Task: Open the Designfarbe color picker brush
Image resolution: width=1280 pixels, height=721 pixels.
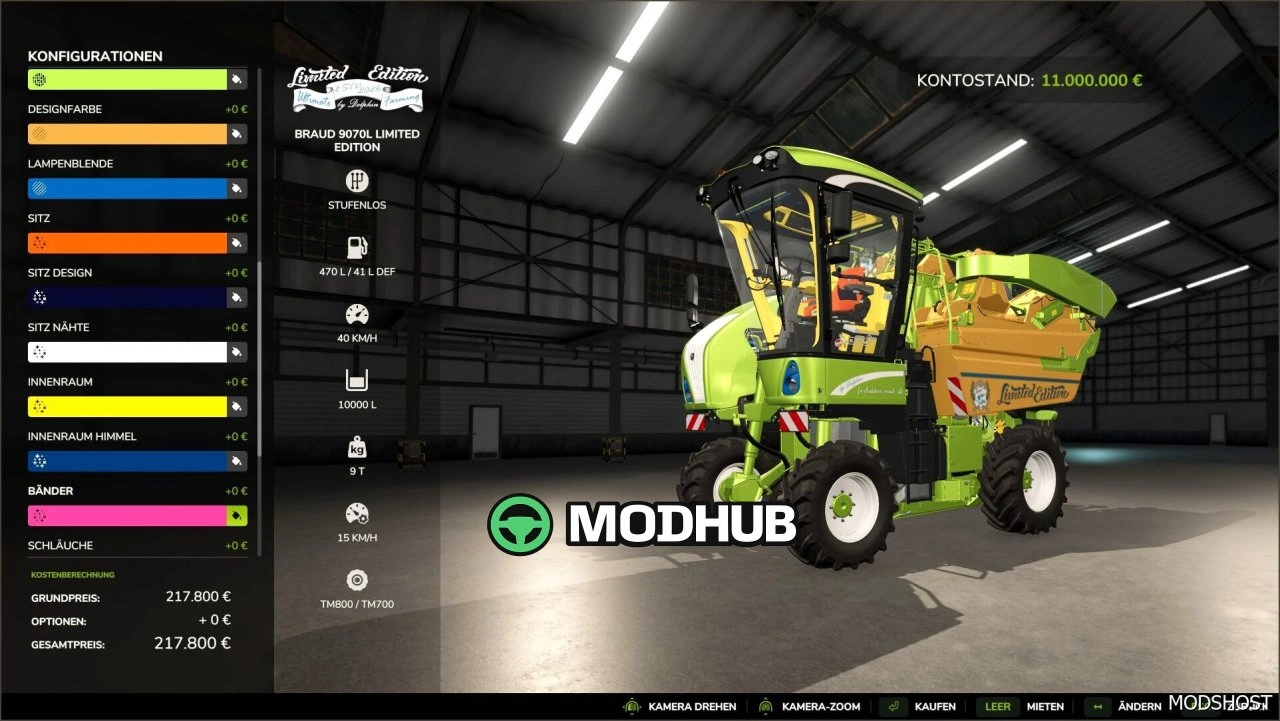Action: point(236,132)
